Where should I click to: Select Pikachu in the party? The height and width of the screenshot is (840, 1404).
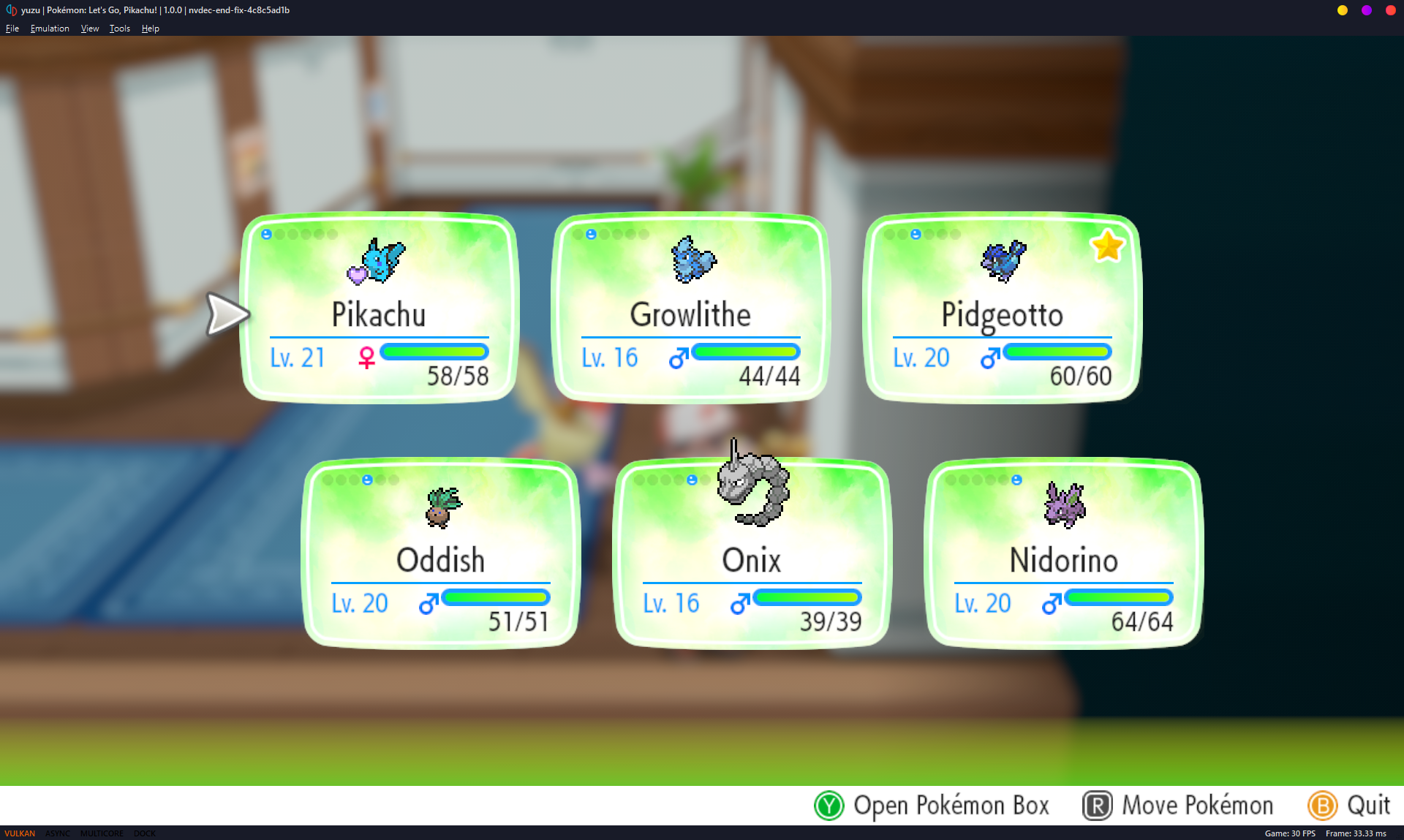pyautogui.click(x=379, y=308)
